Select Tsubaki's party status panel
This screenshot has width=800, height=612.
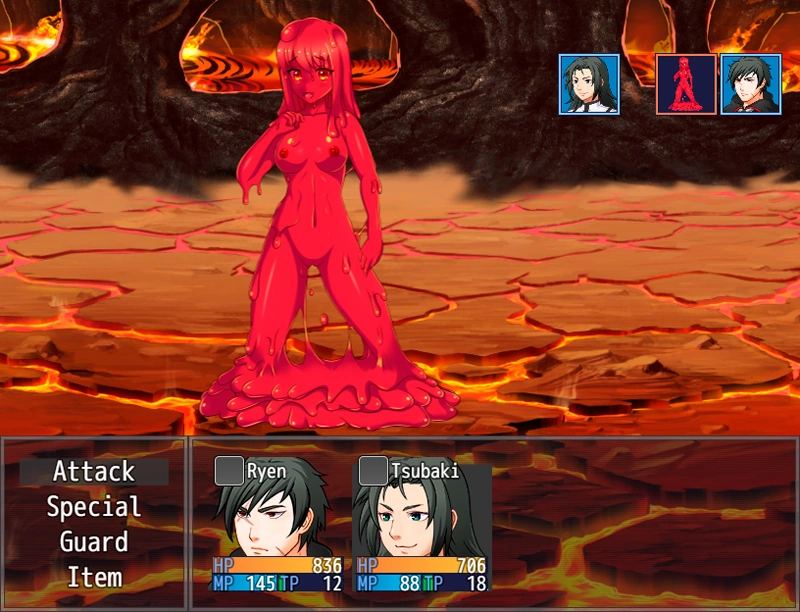tap(421, 524)
